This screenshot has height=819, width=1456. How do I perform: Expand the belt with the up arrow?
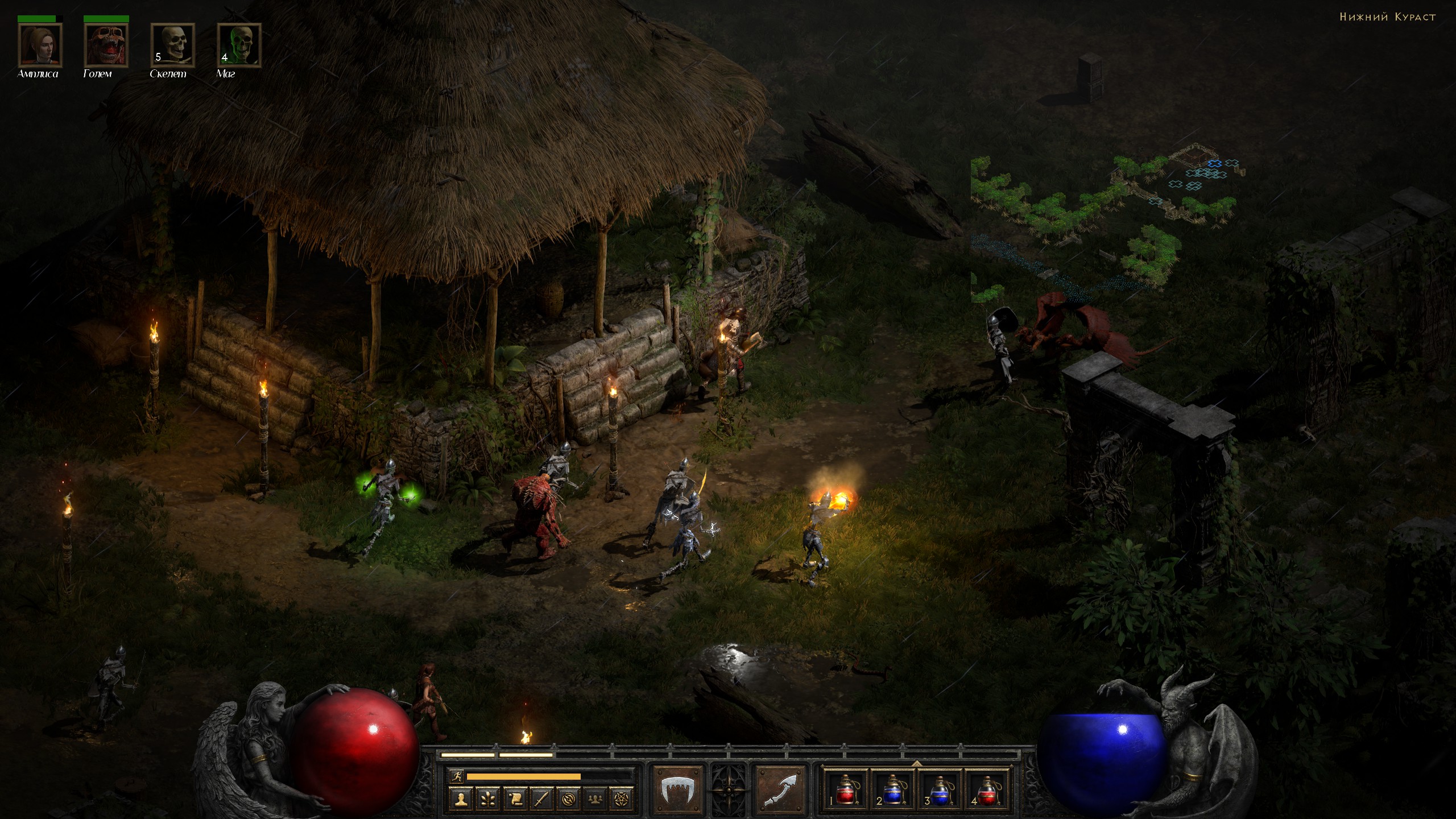916,763
